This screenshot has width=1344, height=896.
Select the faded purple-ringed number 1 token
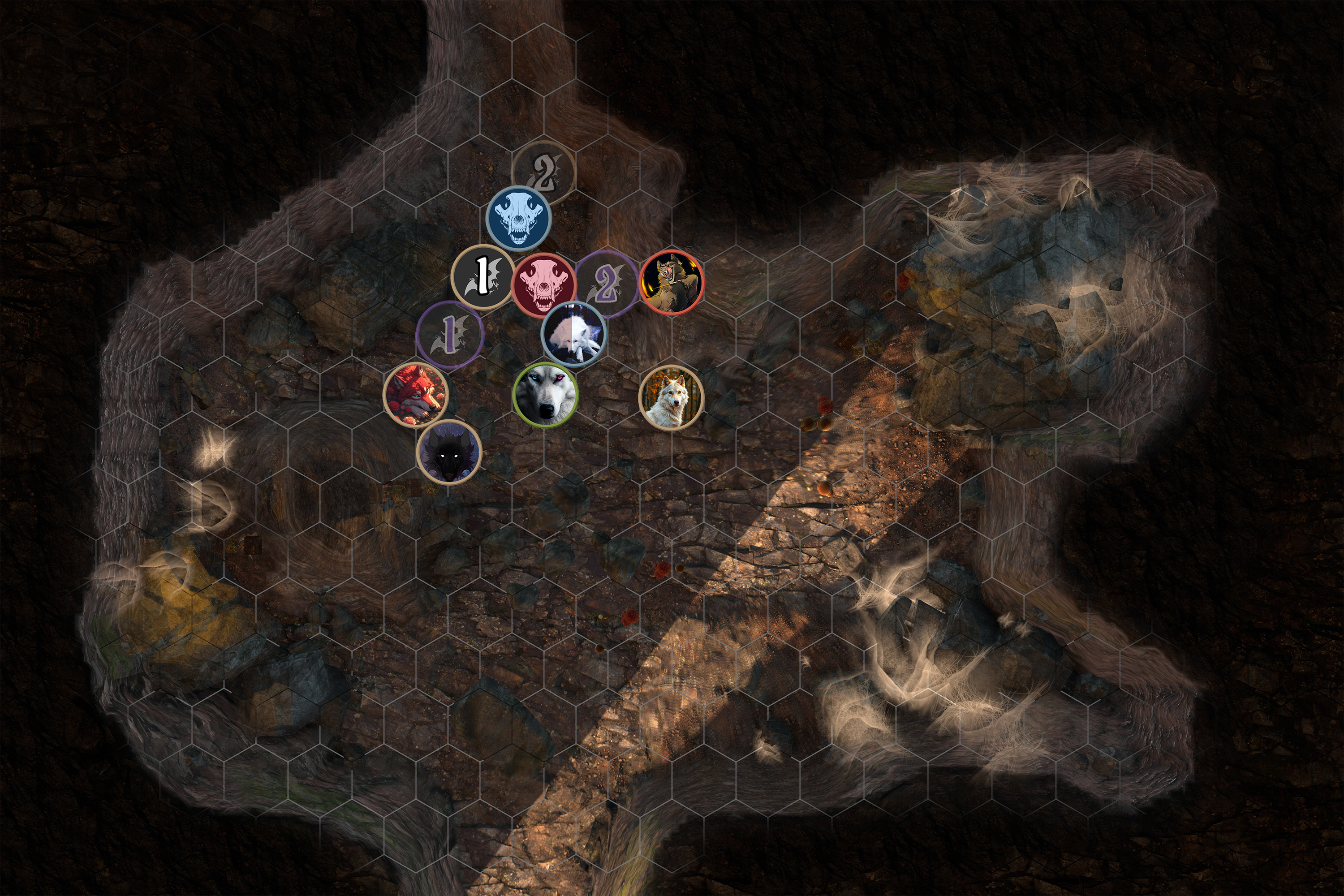pyautogui.click(x=450, y=333)
